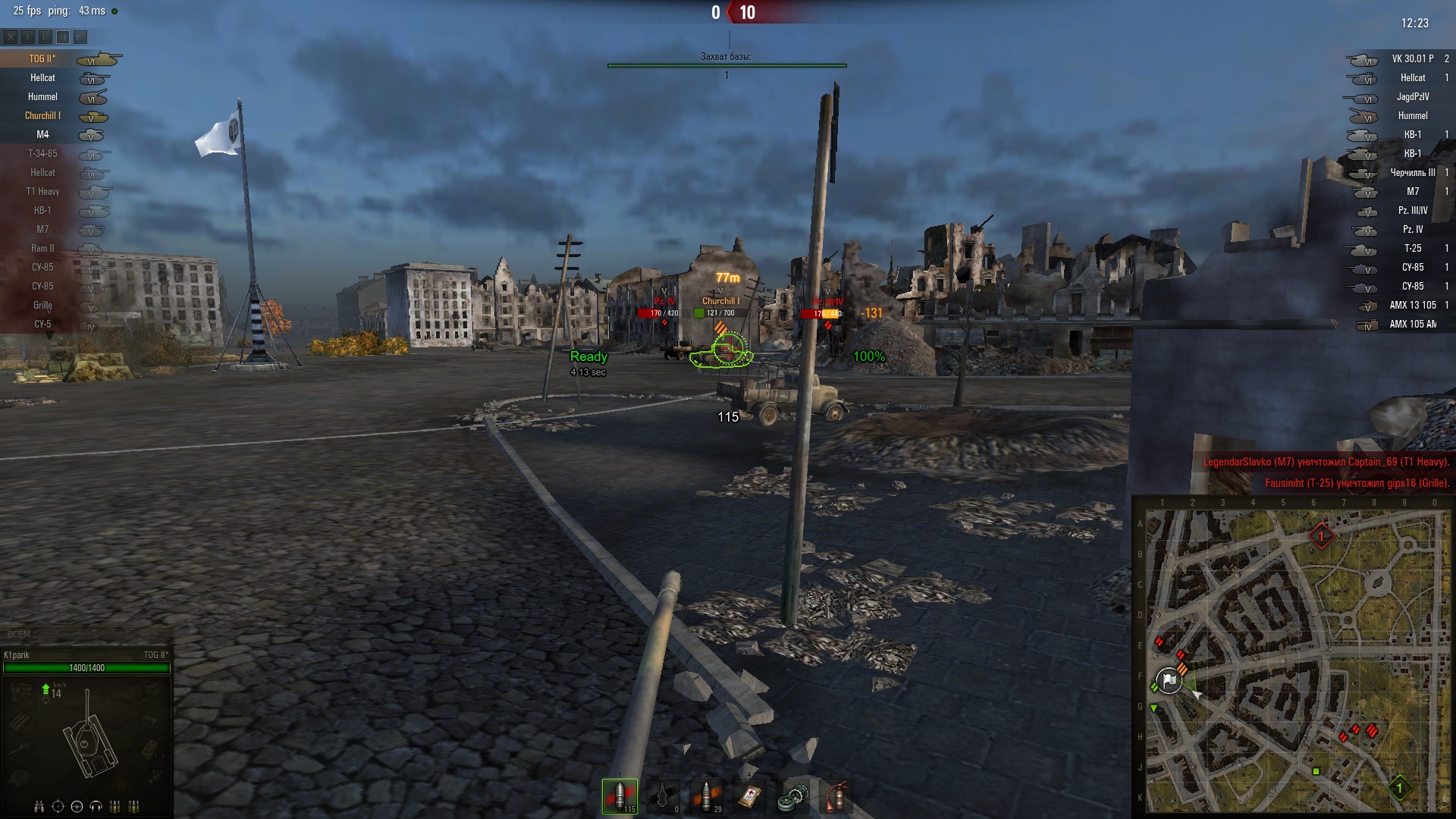Screen dimensions: 1456x819
Task: Activate the repair kit consumable
Action: 792,796
